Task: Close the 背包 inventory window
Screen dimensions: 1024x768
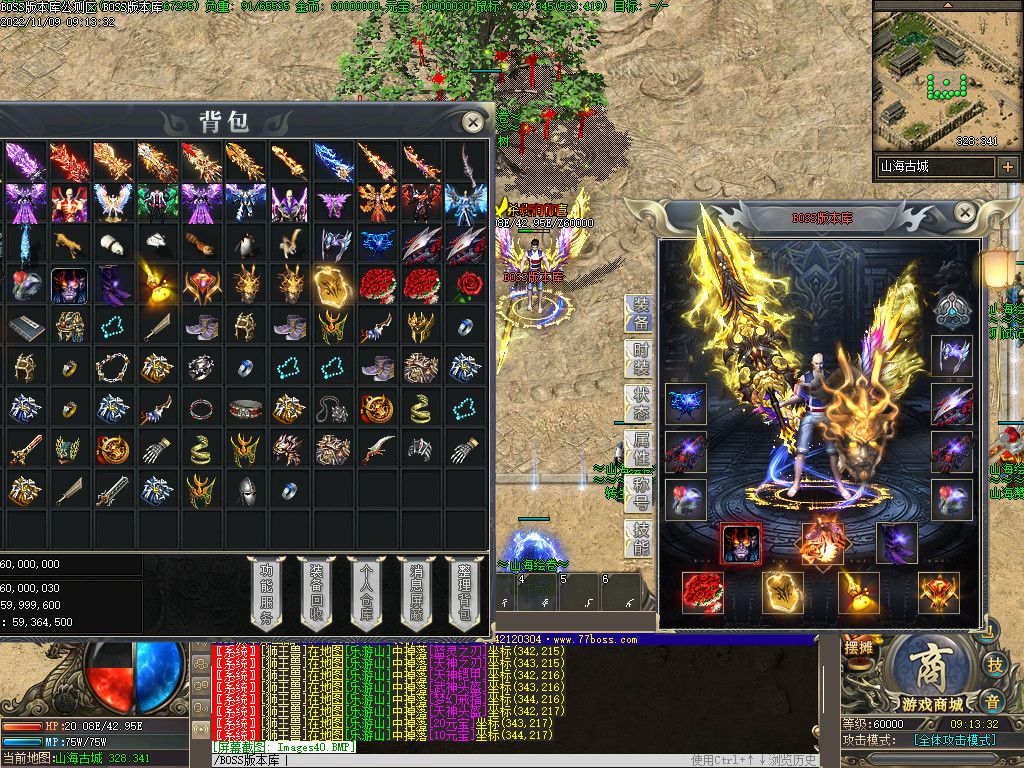Action: pyautogui.click(x=473, y=122)
